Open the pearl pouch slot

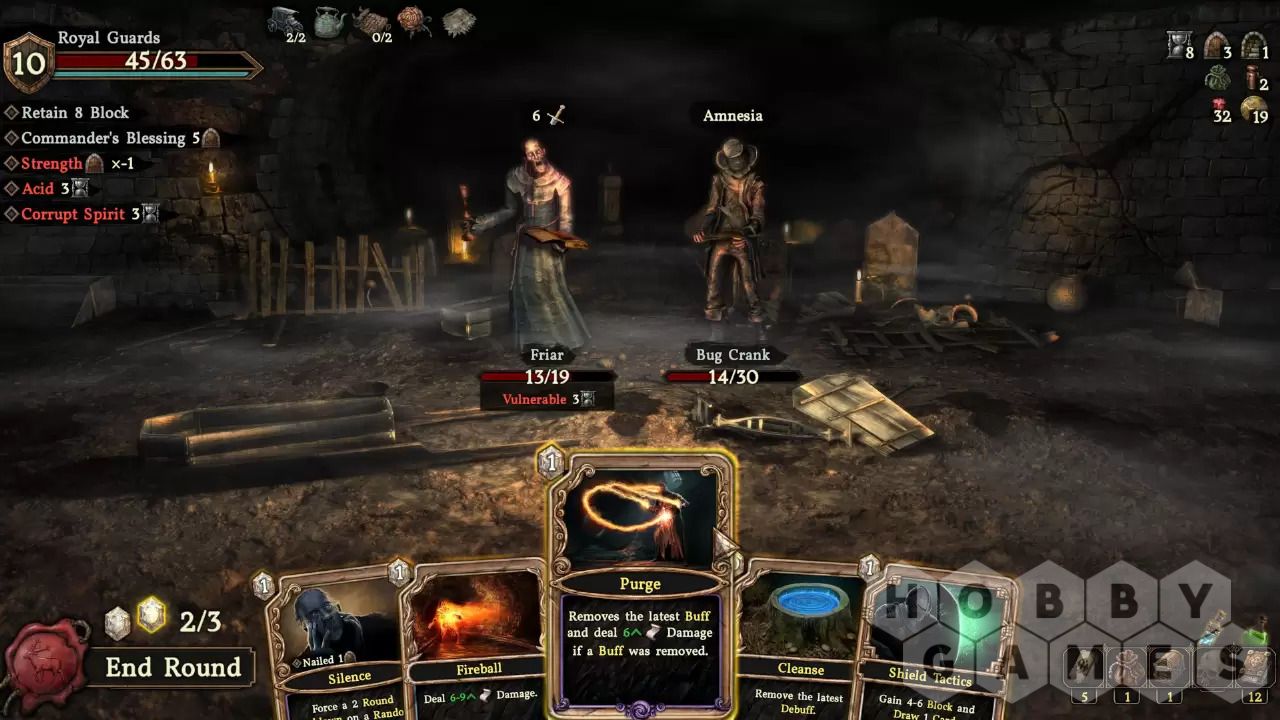click(1127, 667)
